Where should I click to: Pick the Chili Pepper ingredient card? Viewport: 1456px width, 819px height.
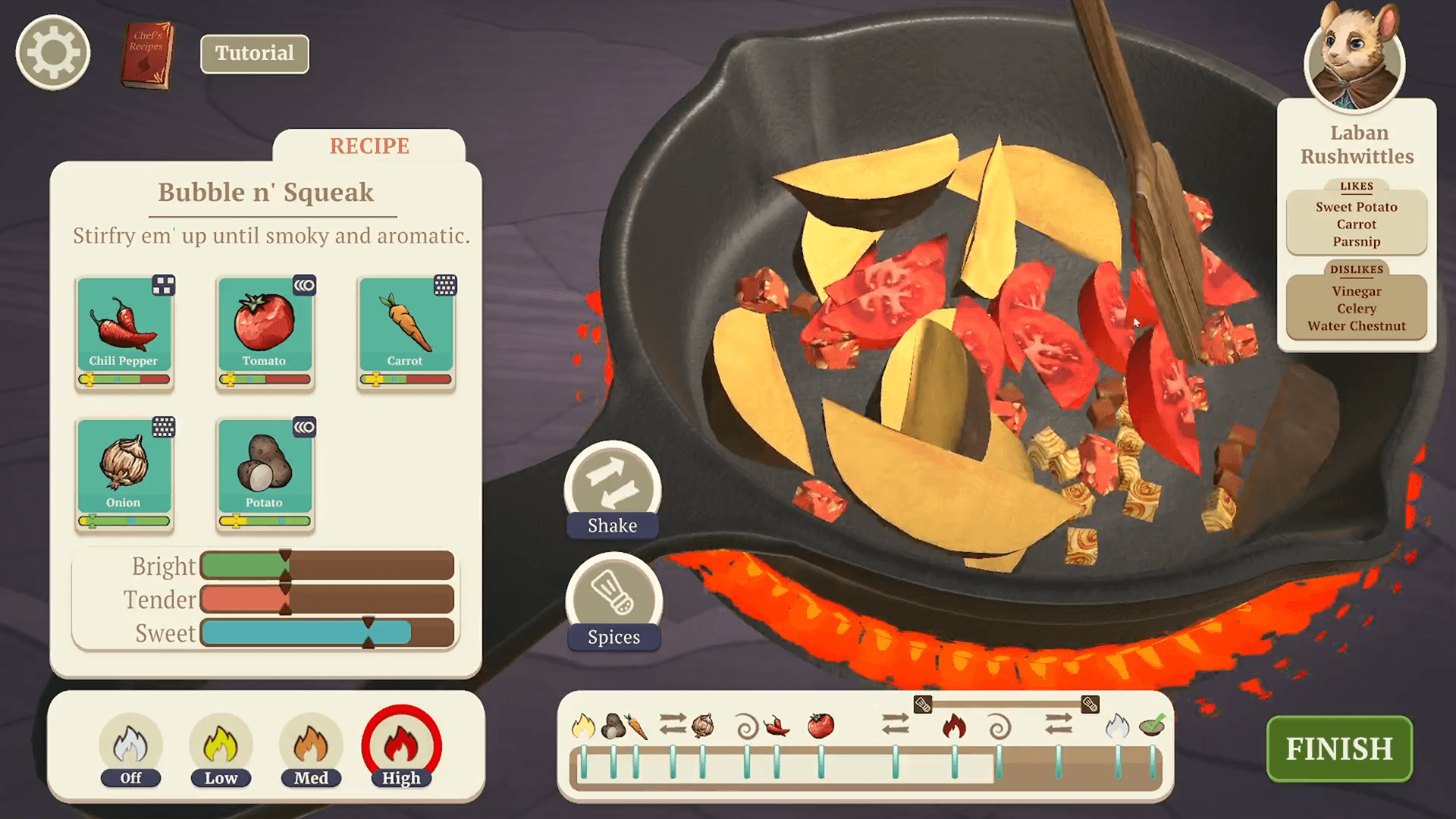[x=124, y=331]
